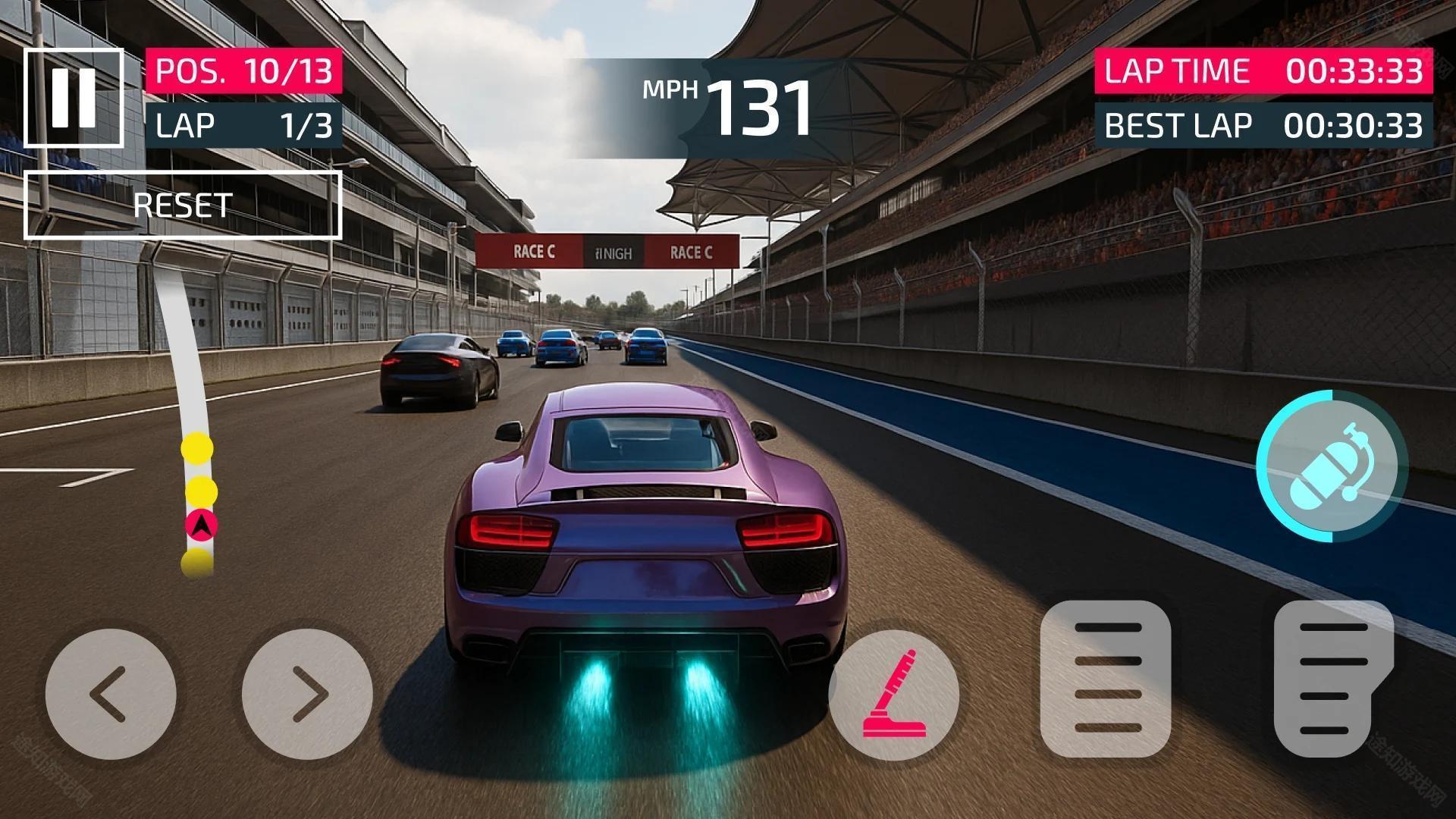The width and height of the screenshot is (1456, 819).
Task: Pause the race
Action: click(74, 98)
